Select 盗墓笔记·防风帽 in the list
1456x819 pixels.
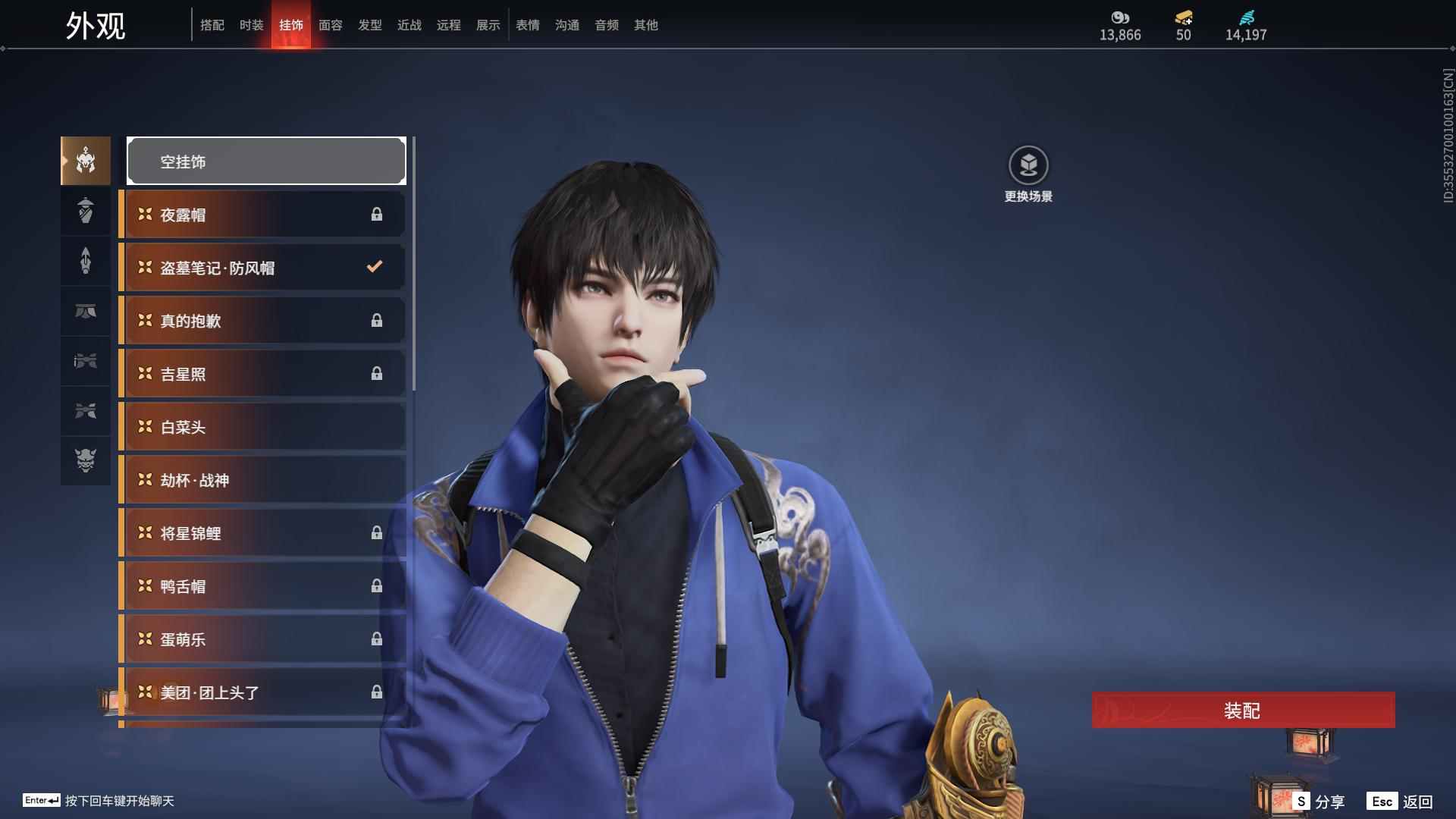point(262,268)
